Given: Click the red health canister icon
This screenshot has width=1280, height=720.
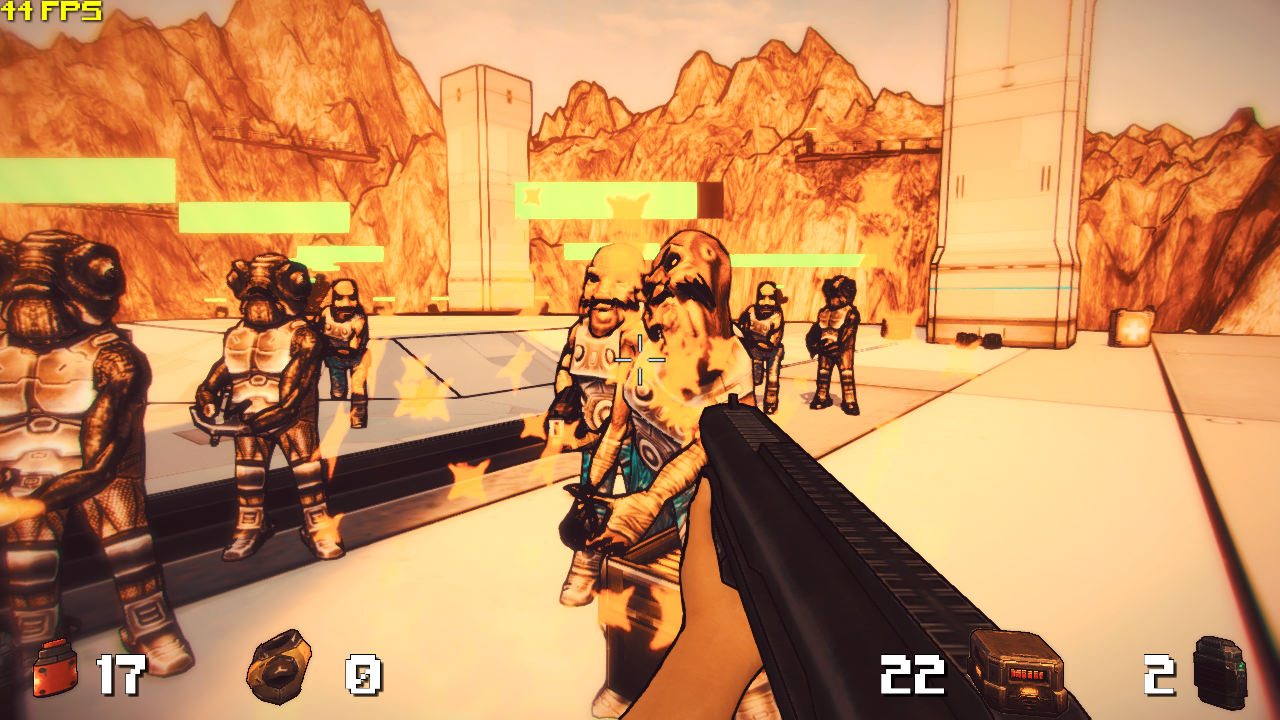Looking at the screenshot, I should coord(55,669).
